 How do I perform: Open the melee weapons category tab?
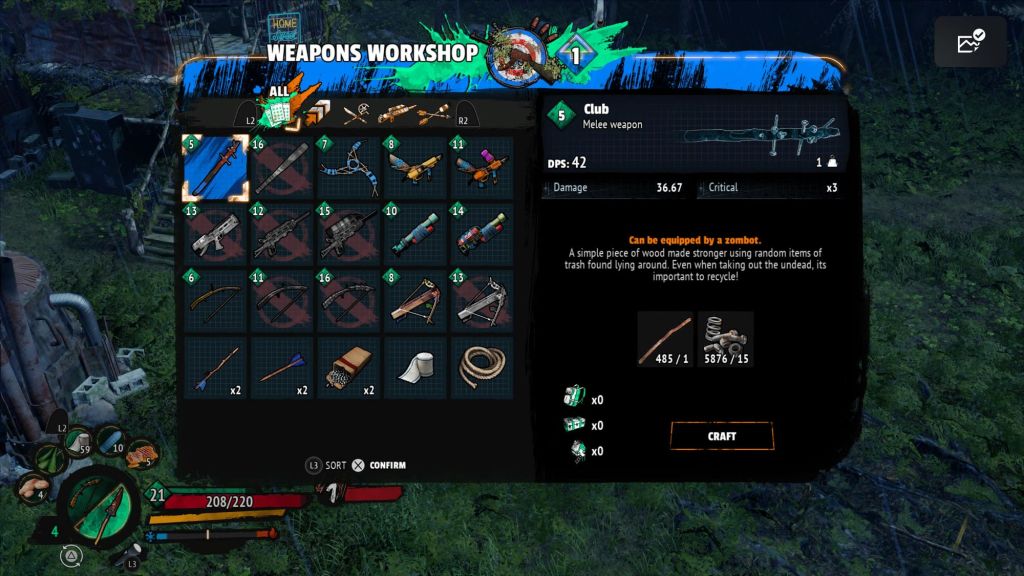tap(357, 113)
